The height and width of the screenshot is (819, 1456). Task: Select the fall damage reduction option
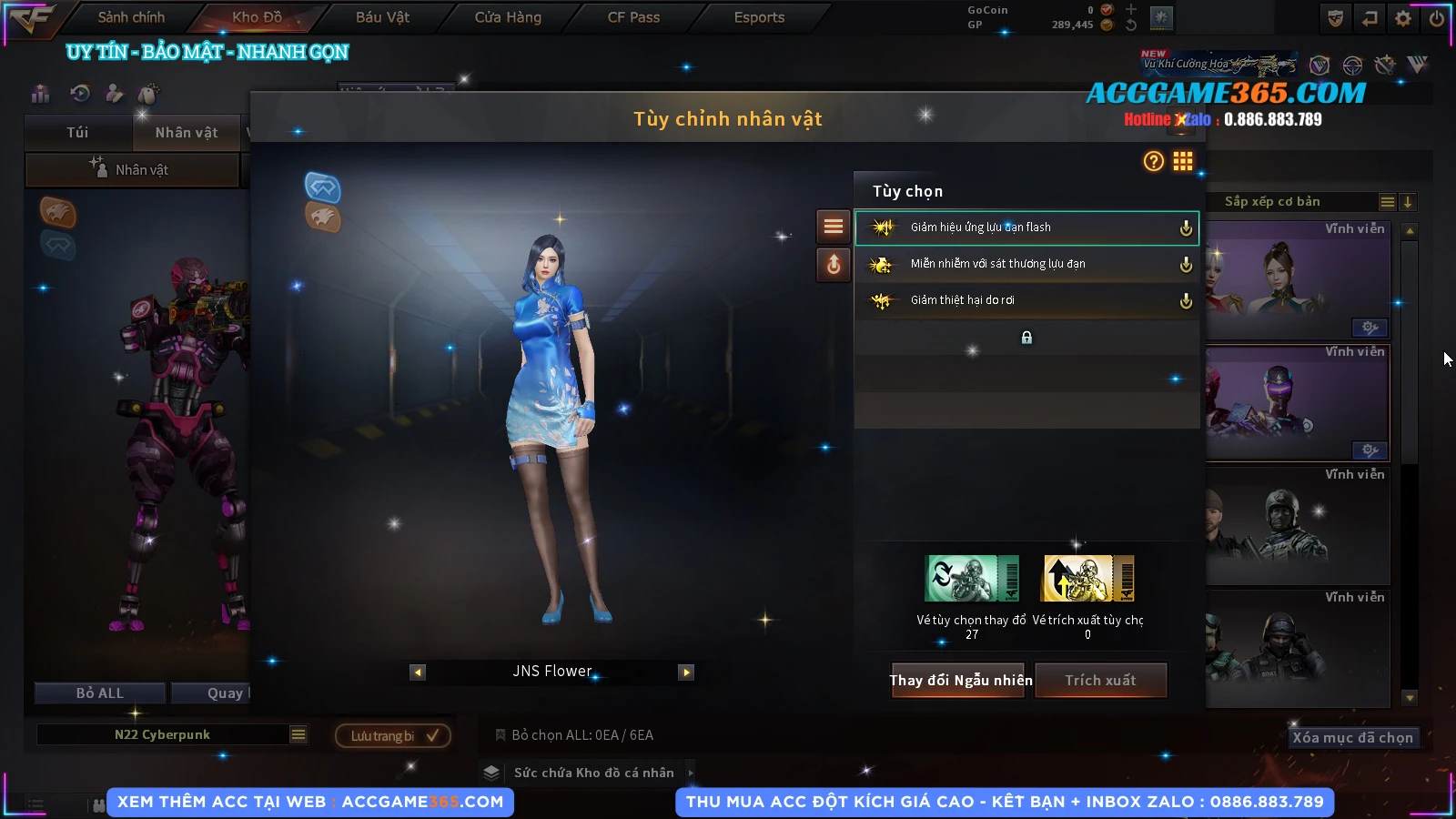click(1026, 300)
